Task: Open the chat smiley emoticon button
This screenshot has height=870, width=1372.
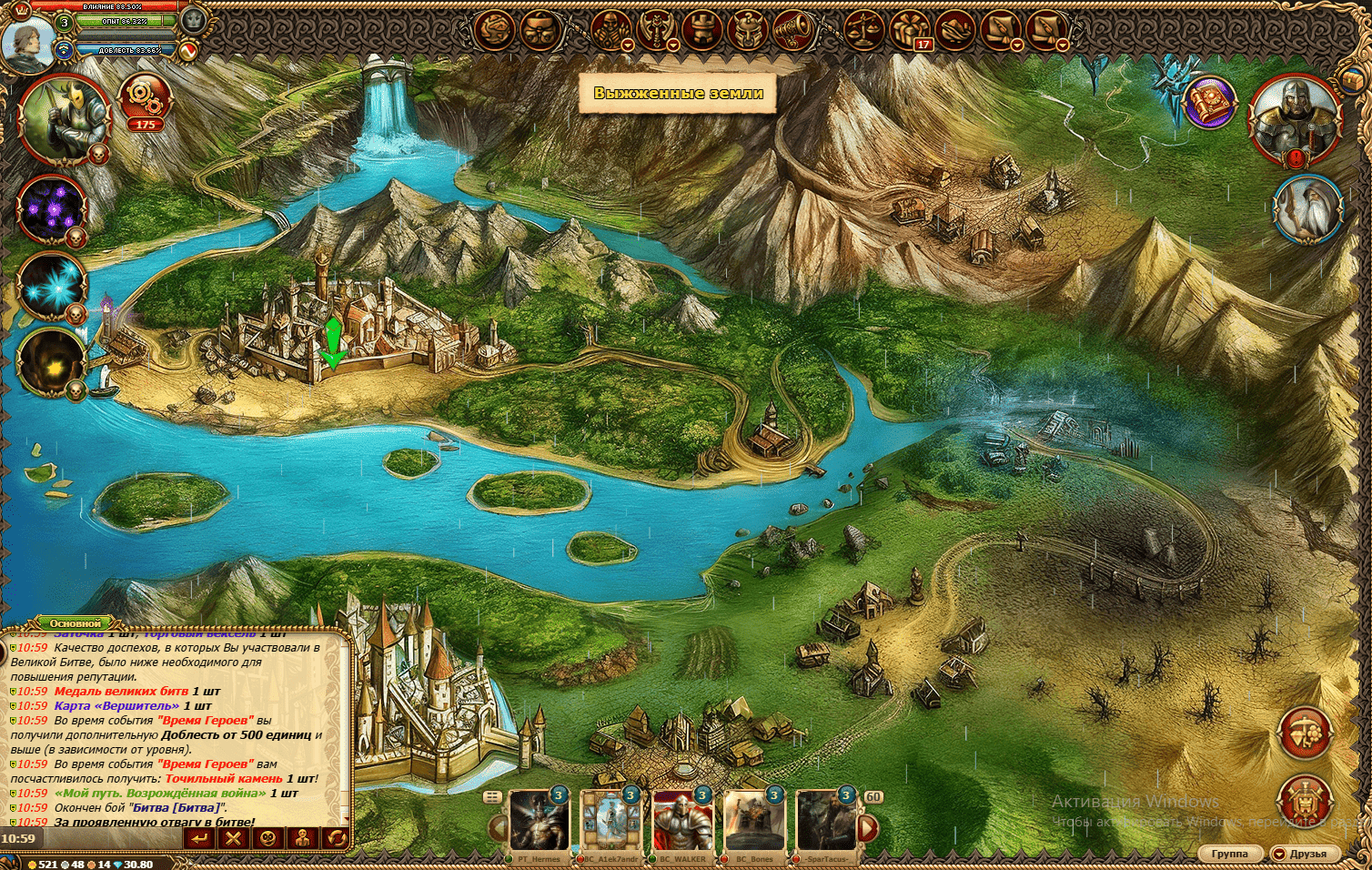Action: (x=268, y=837)
